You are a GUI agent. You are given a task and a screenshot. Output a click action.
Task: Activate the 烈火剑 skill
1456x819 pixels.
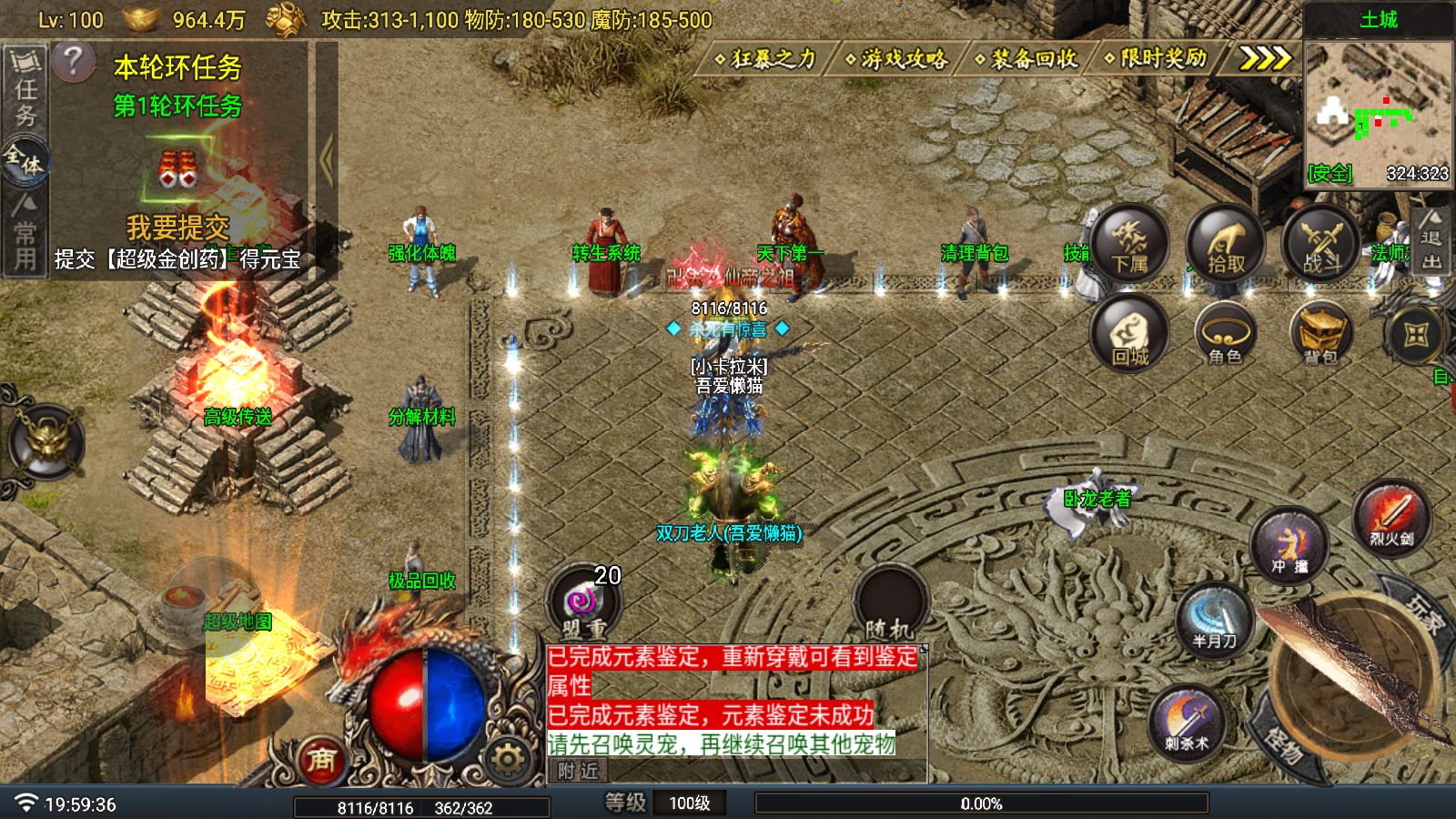click(1390, 517)
